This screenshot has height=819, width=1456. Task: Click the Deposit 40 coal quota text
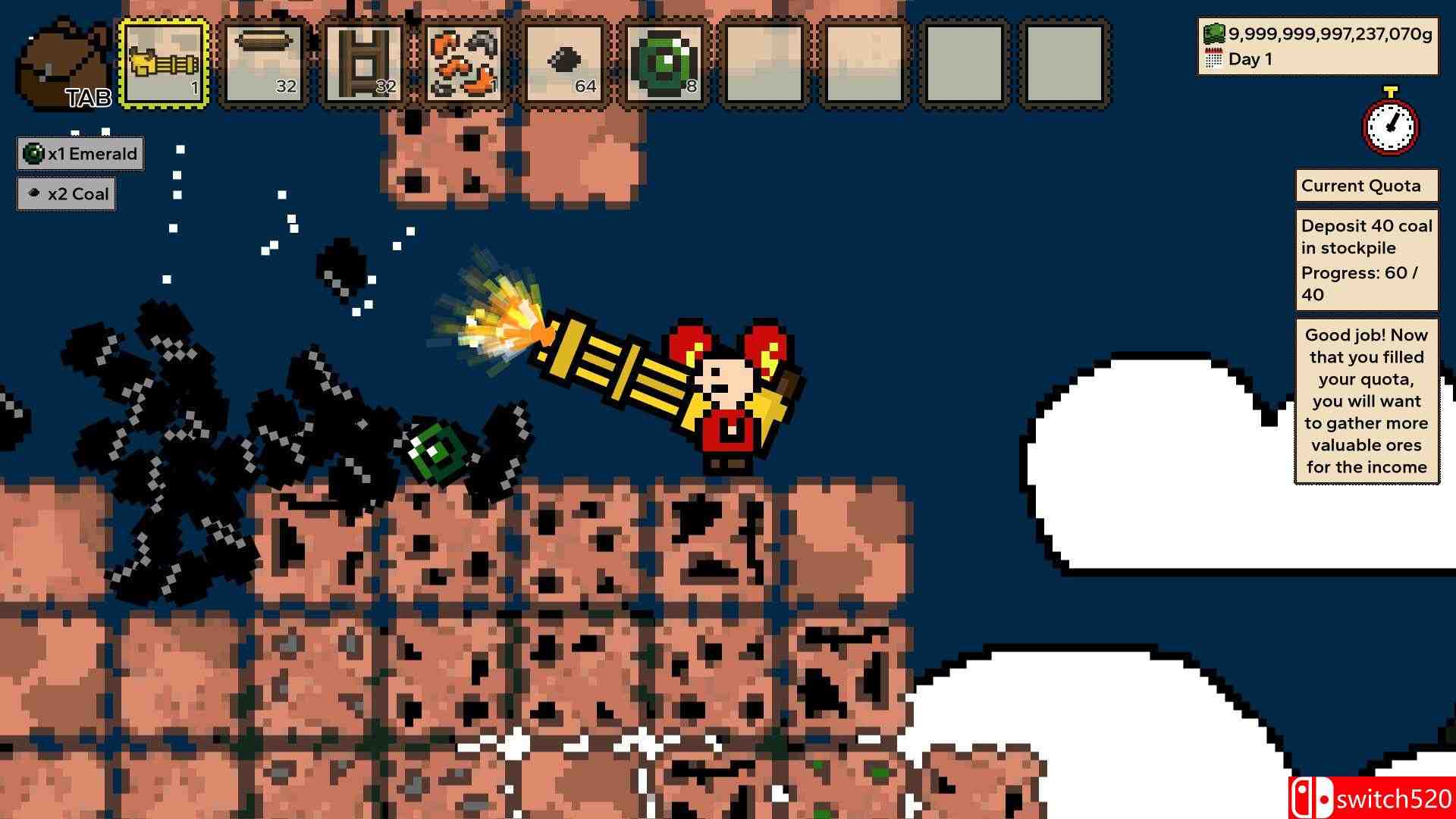point(1365,237)
